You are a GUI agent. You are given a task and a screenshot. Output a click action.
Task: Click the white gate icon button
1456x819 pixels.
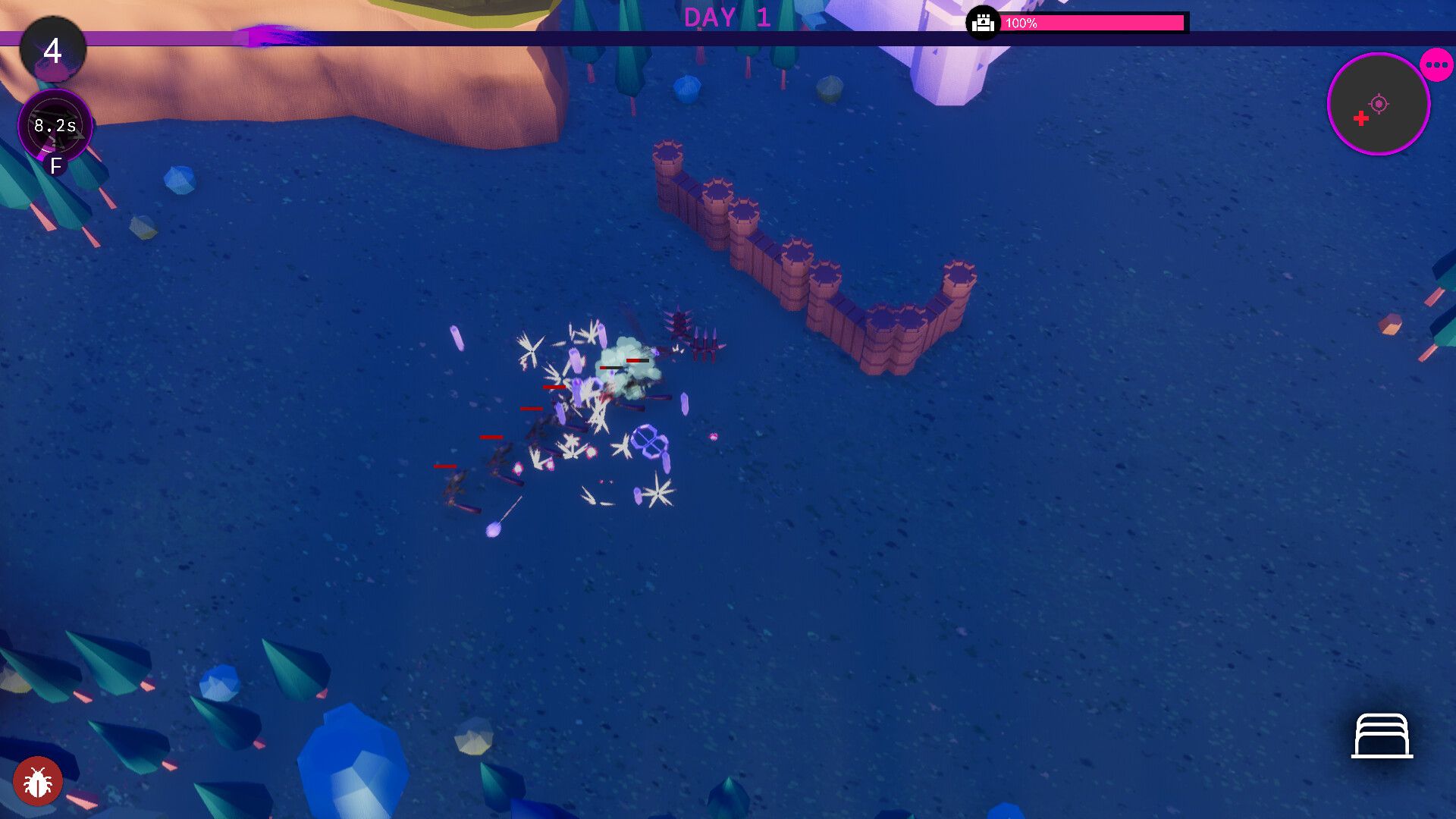pos(1382,736)
